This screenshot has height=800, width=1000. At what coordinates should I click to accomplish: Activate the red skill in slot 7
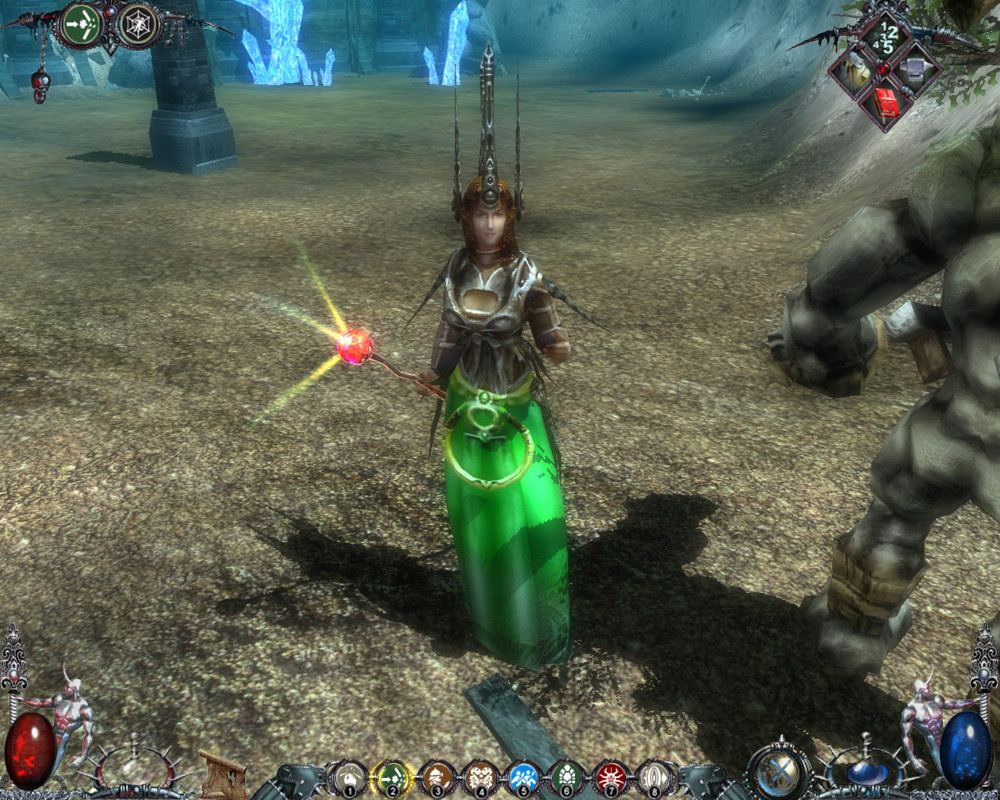(611, 777)
